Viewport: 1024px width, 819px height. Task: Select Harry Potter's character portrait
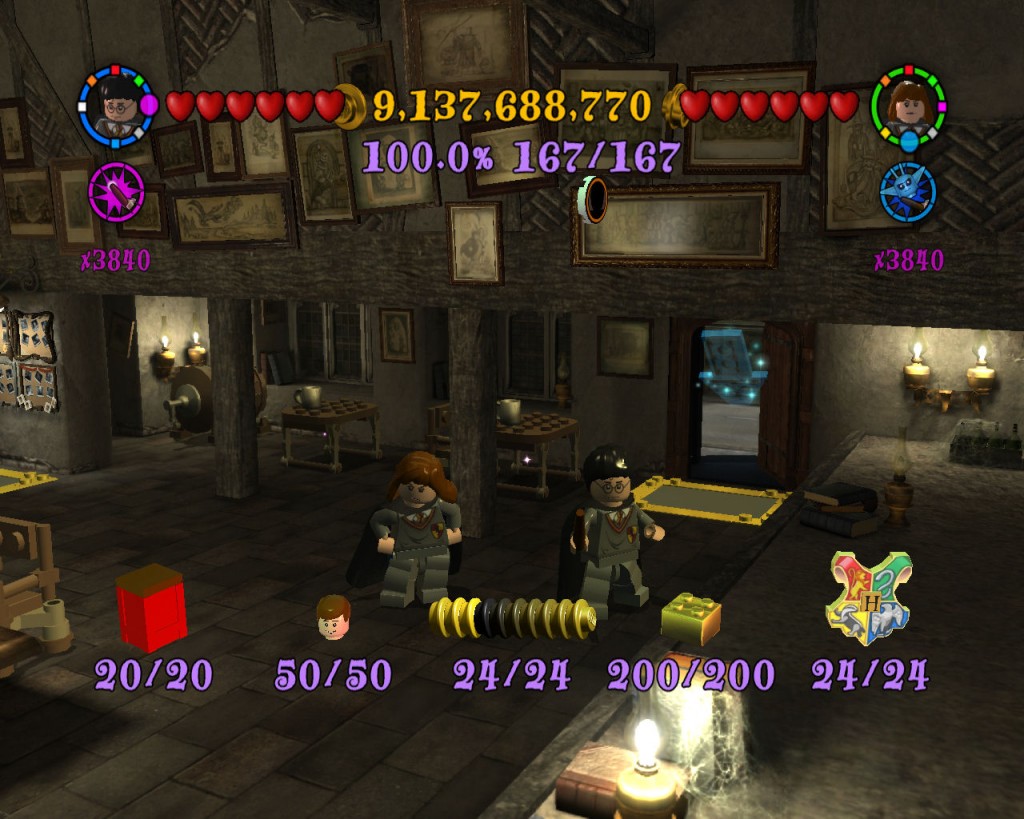117,106
